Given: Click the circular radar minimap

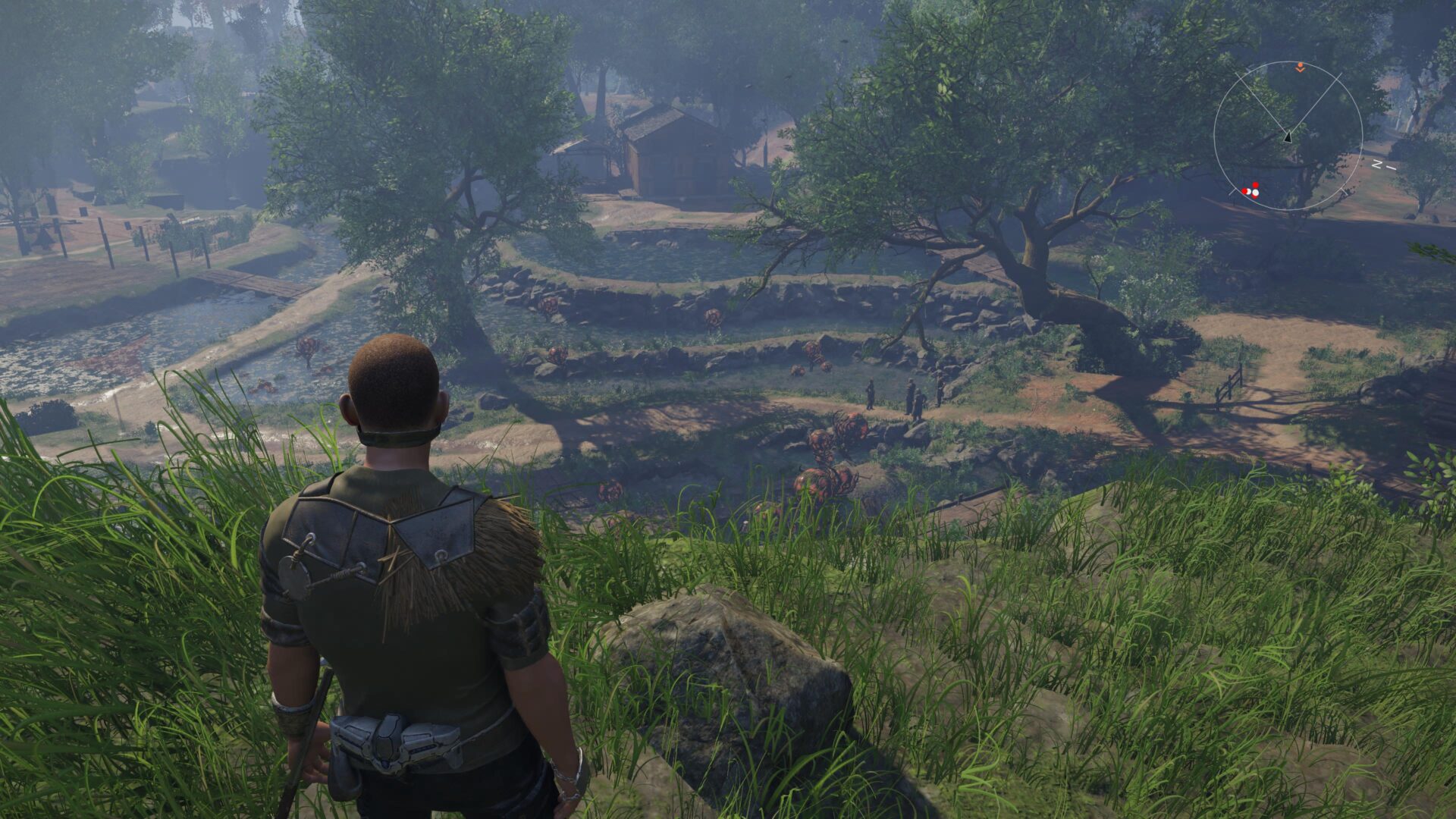Looking at the screenshot, I should pos(1288,136).
